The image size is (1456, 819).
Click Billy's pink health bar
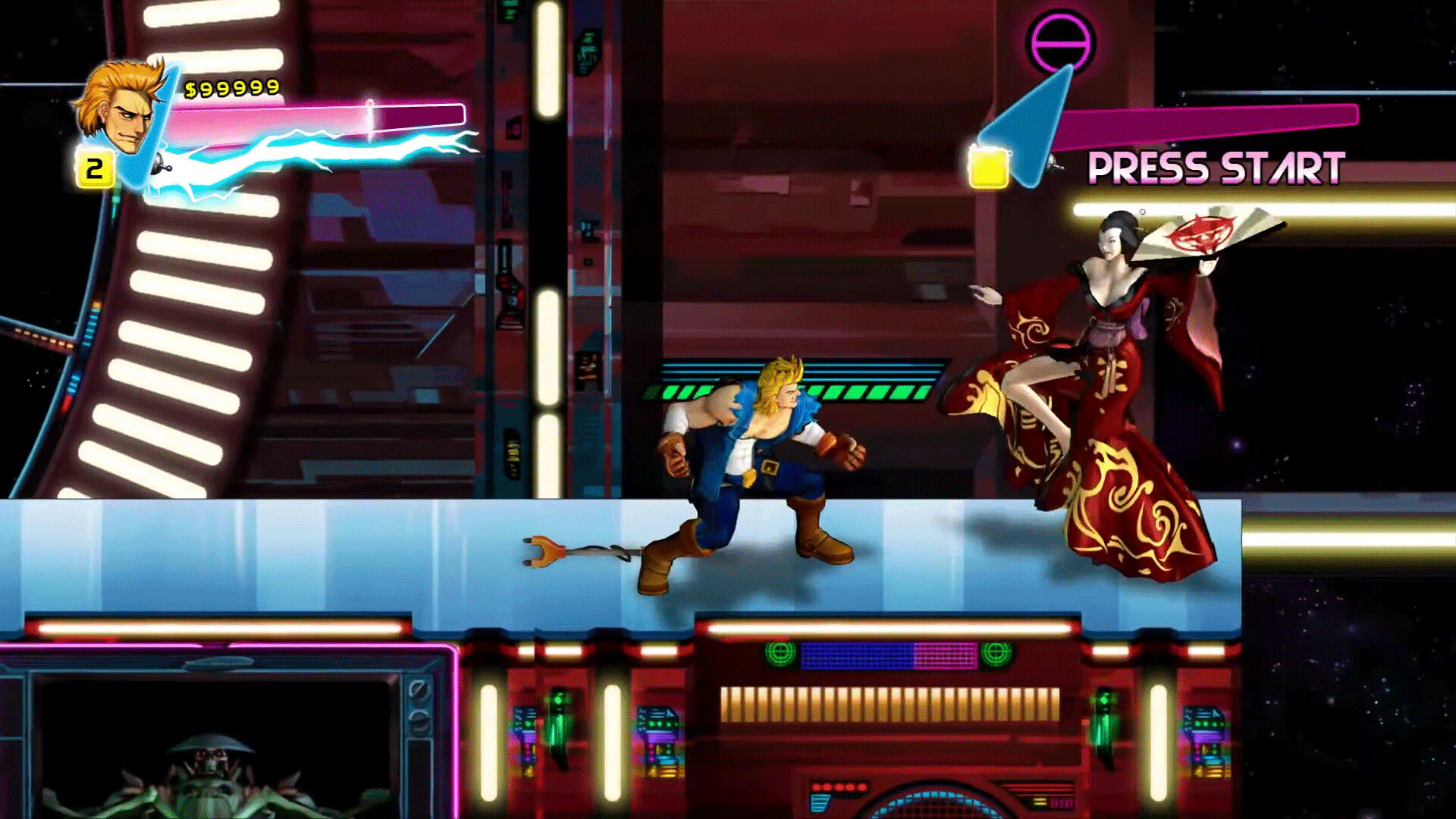coord(318,112)
